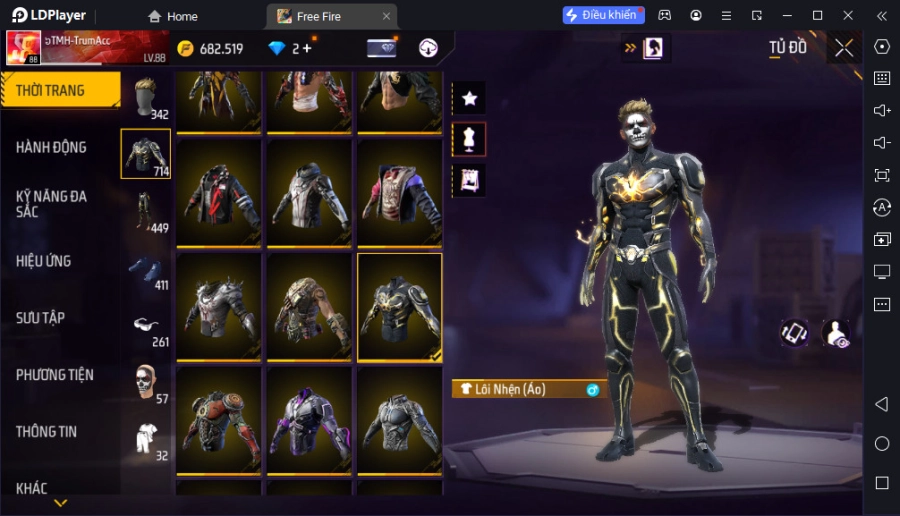Close the Tủ Đồ wardrobe screen

844,48
